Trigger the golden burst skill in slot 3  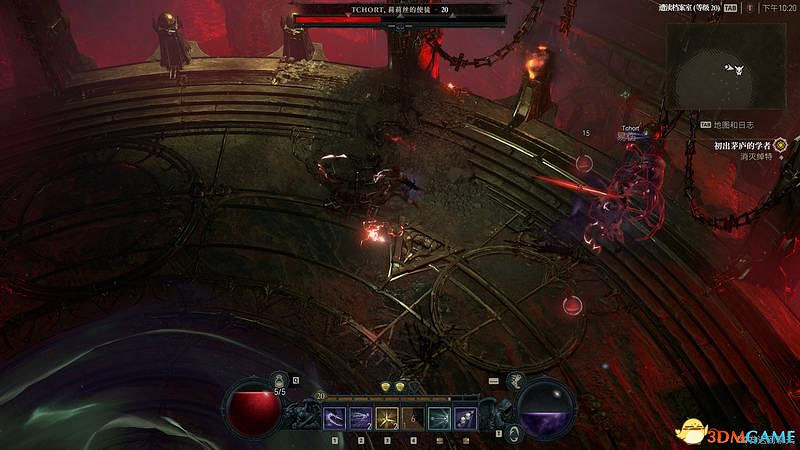pyautogui.click(x=388, y=417)
